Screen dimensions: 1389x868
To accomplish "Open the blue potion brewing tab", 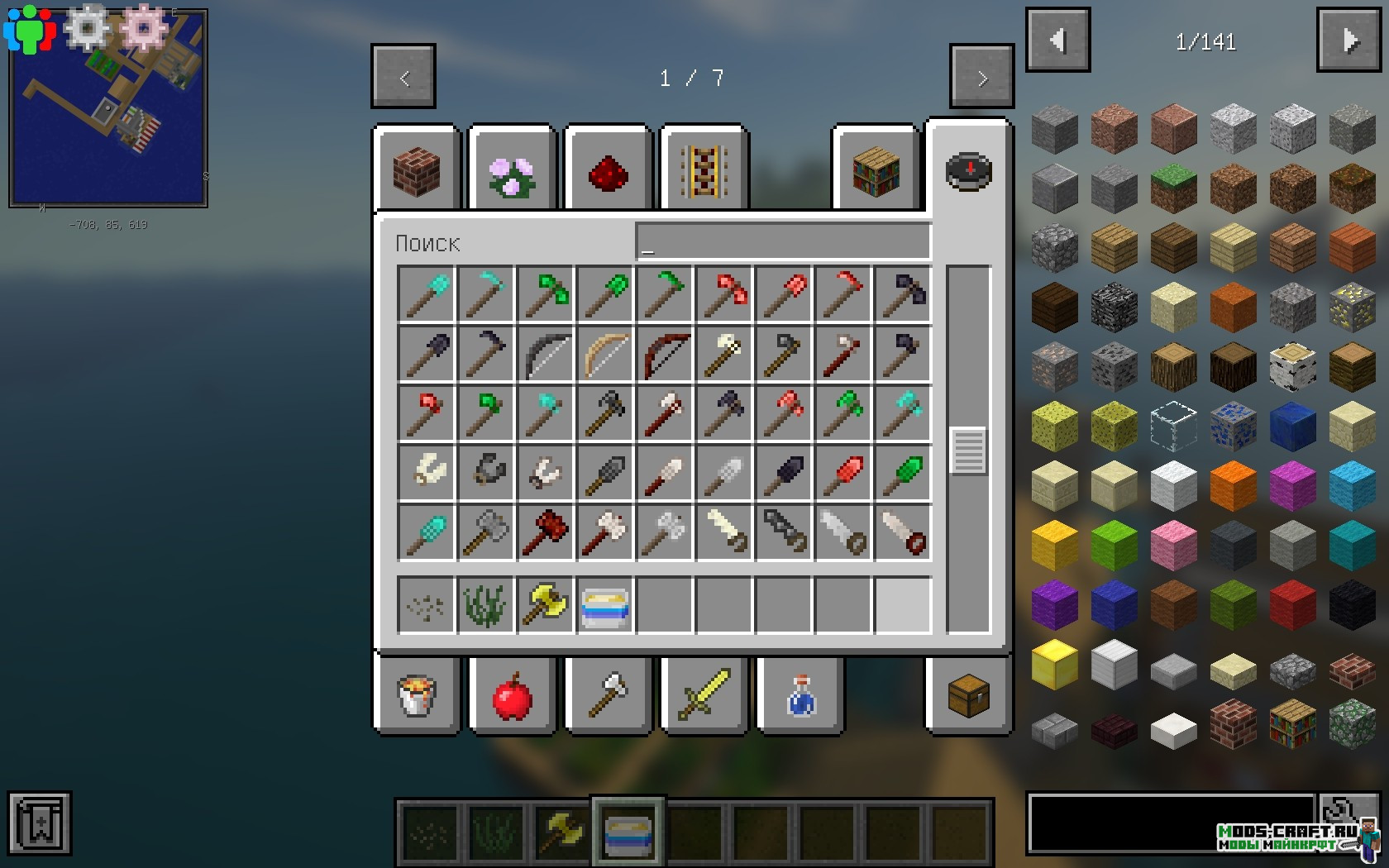I will pyautogui.click(x=800, y=695).
